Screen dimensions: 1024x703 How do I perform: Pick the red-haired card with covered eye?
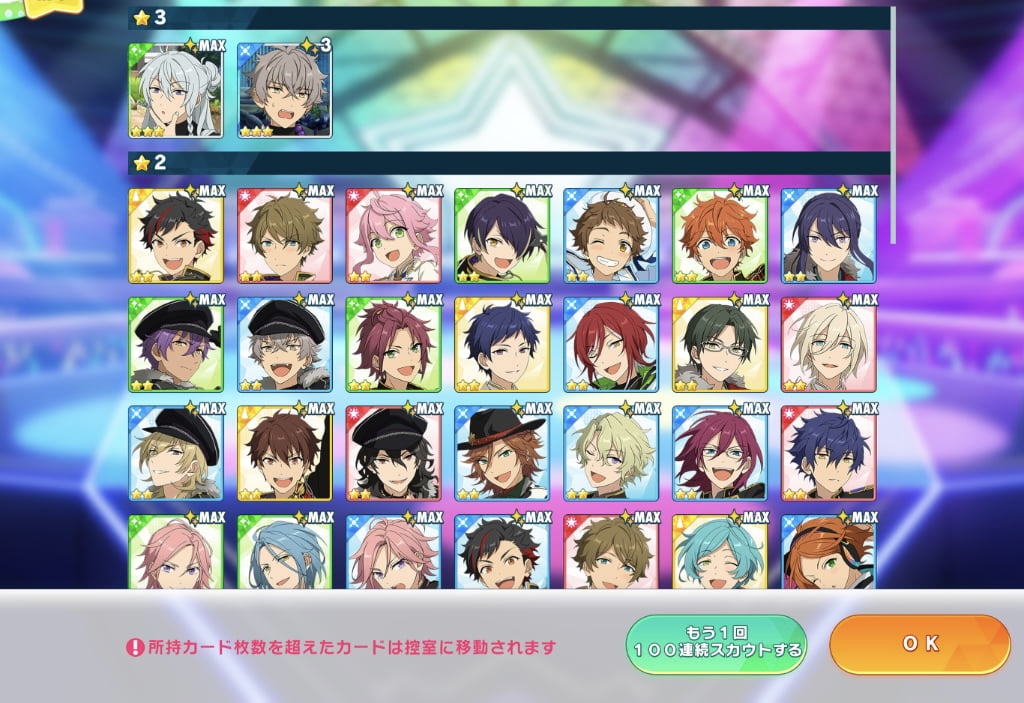click(611, 344)
